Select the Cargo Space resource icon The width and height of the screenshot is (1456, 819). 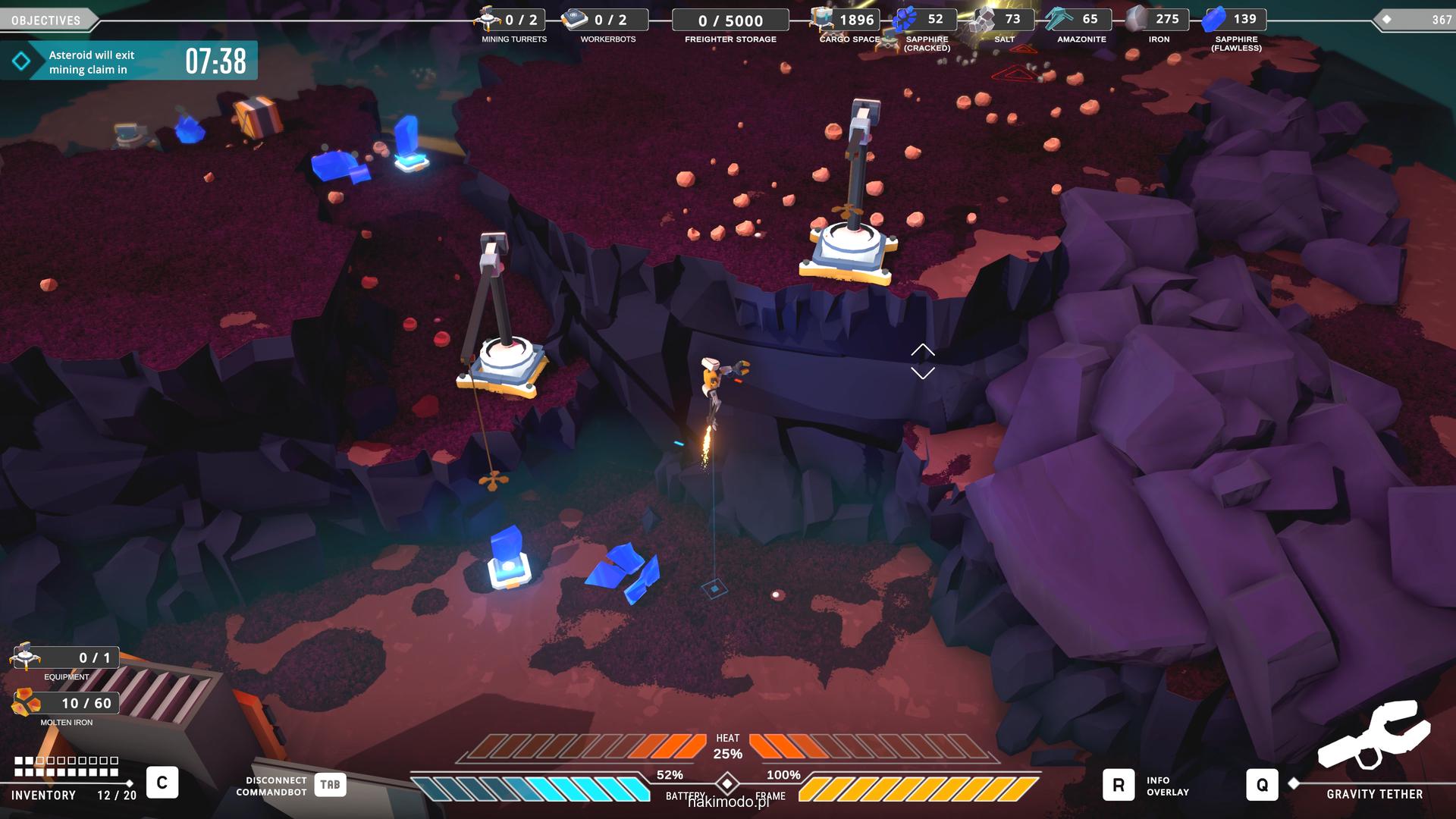[823, 19]
